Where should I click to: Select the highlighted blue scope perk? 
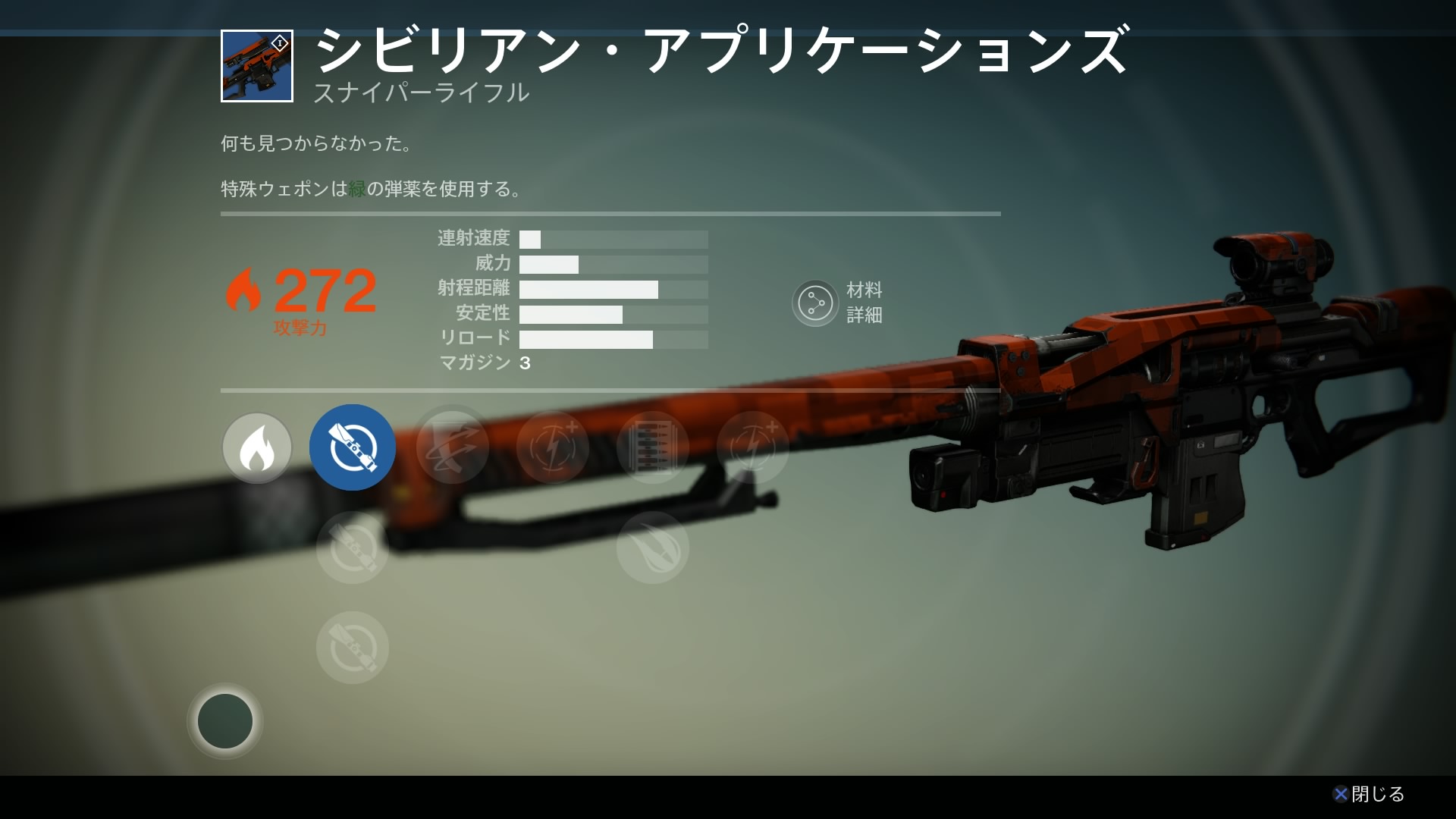coord(353,447)
